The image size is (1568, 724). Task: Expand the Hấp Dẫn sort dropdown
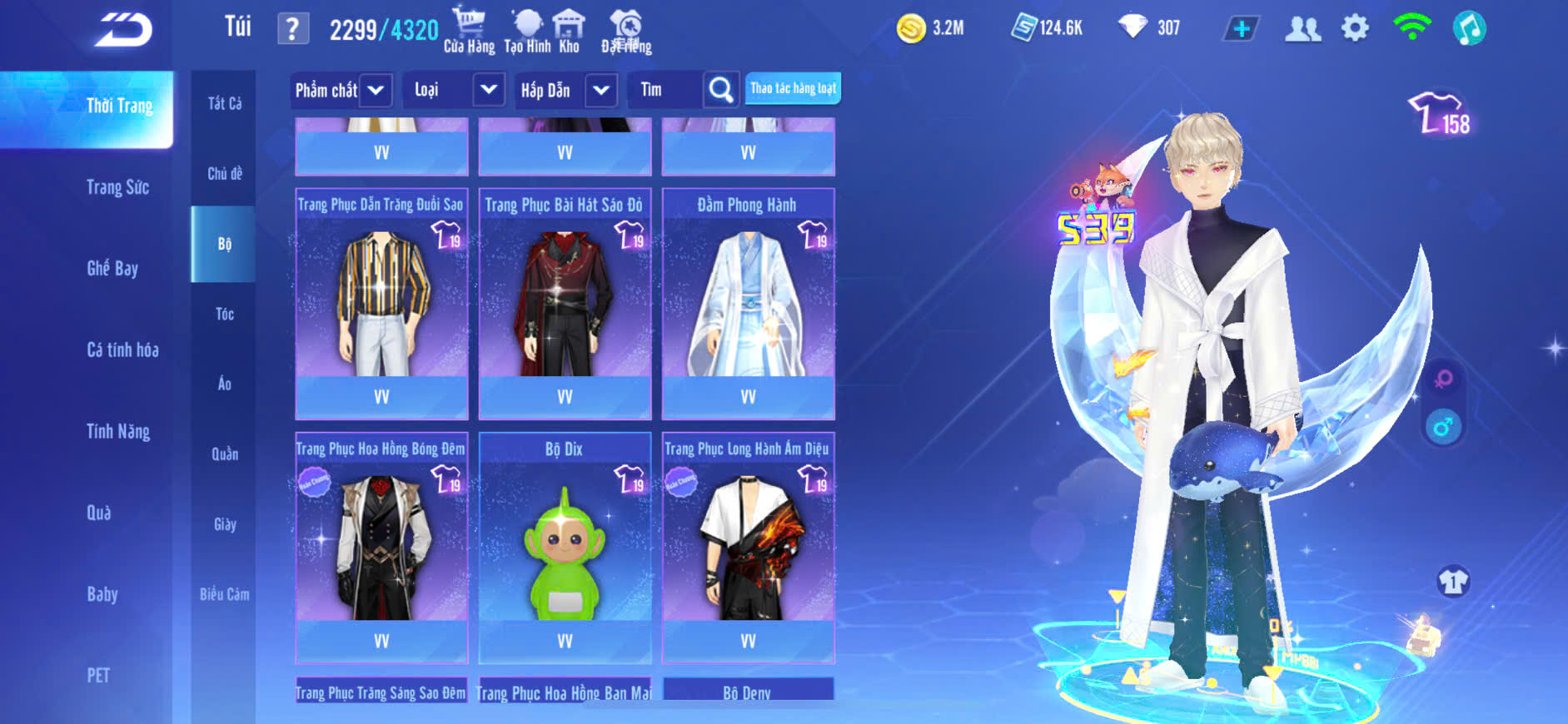tap(601, 90)
